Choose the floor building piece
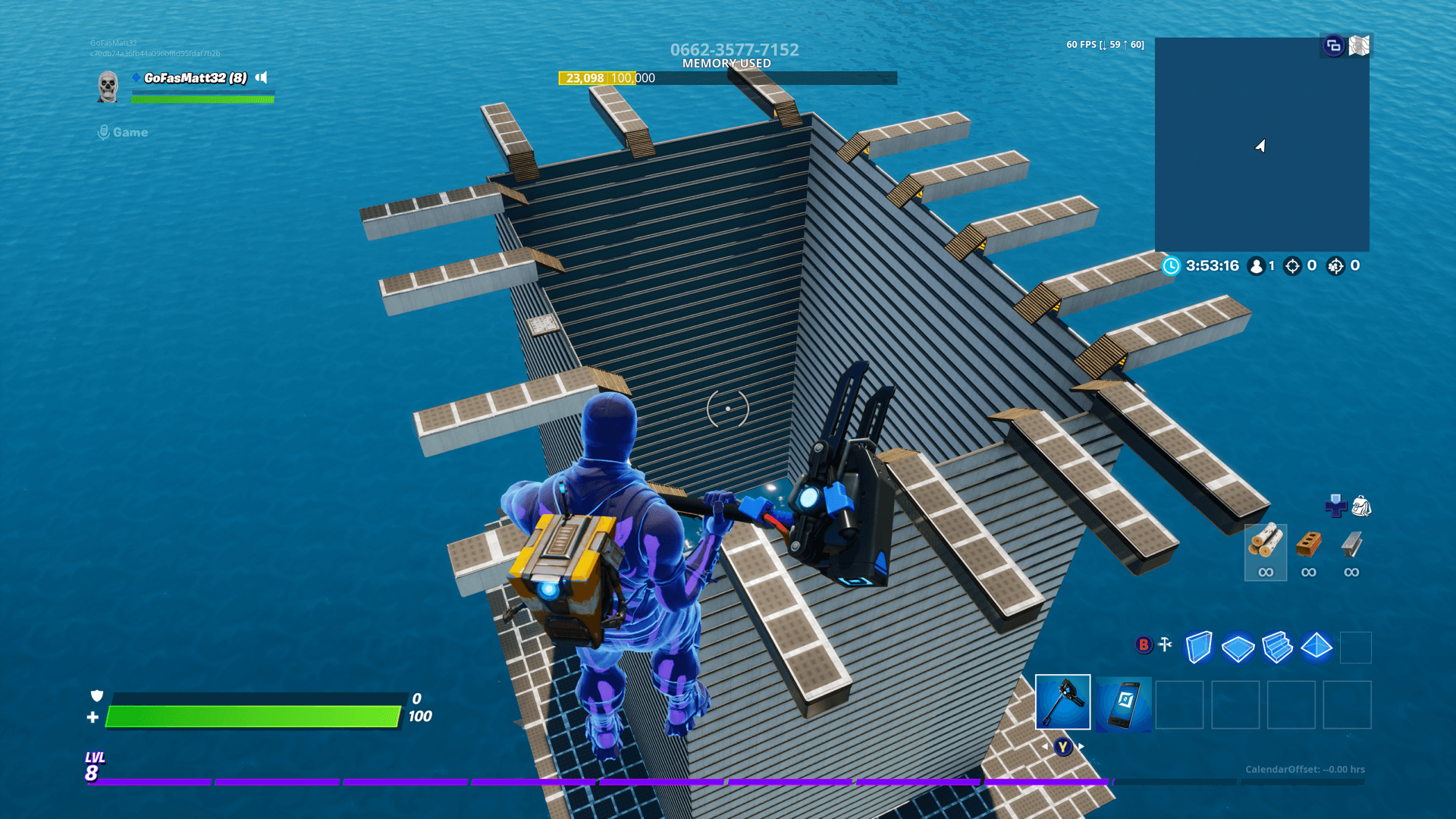 pyautogui.click(x=1238, y=648)
